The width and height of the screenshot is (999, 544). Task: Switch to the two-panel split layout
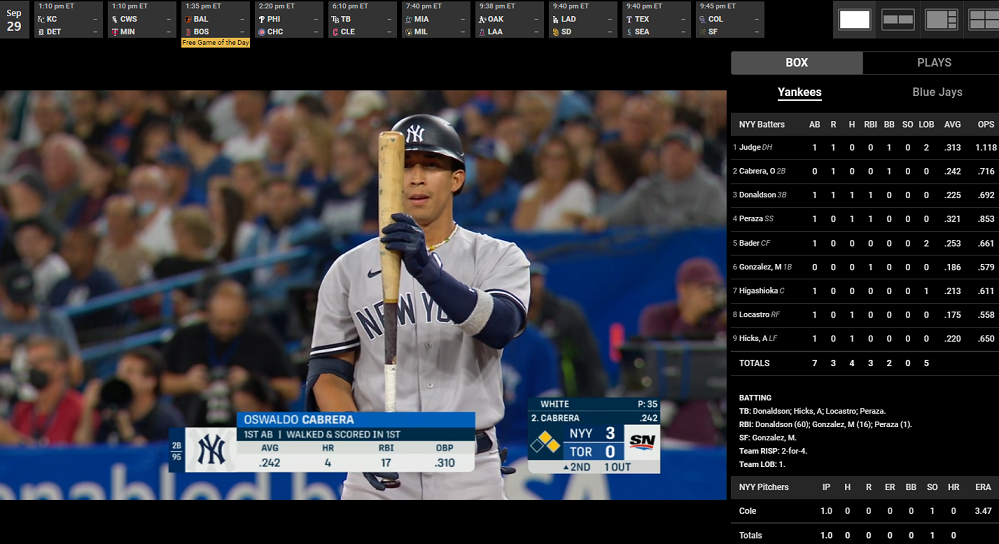898,19
